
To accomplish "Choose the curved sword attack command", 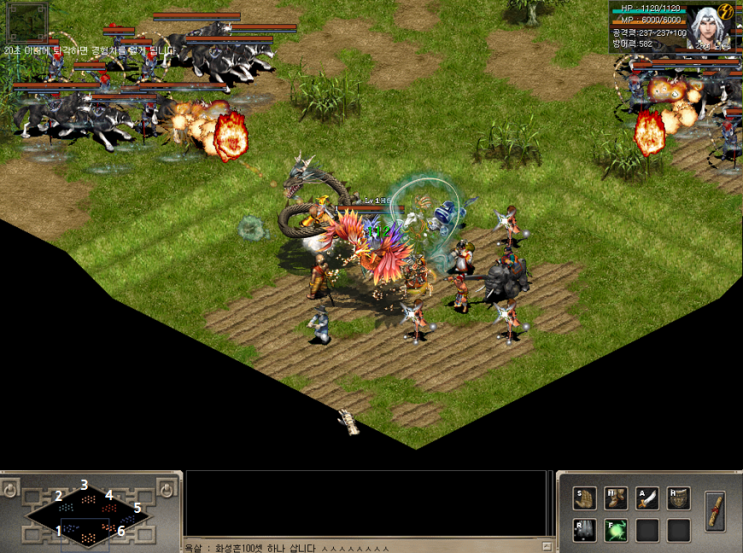I will click(647, 497).
